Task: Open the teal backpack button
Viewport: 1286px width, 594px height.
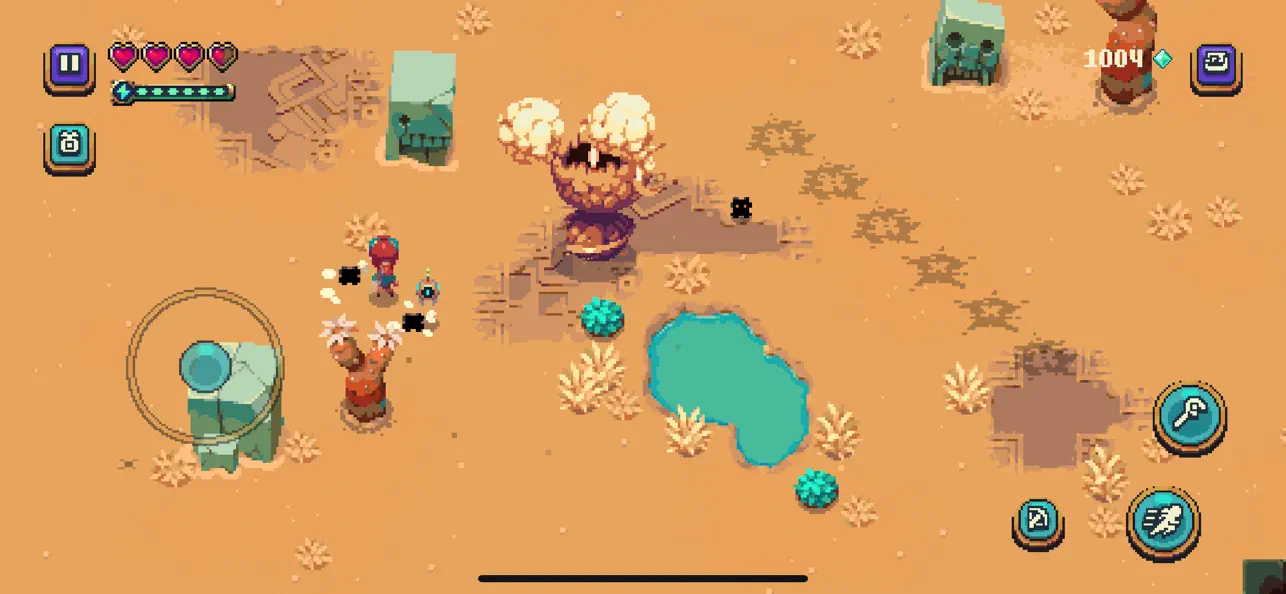Action: pyautogui.click(x=69, y=145)
